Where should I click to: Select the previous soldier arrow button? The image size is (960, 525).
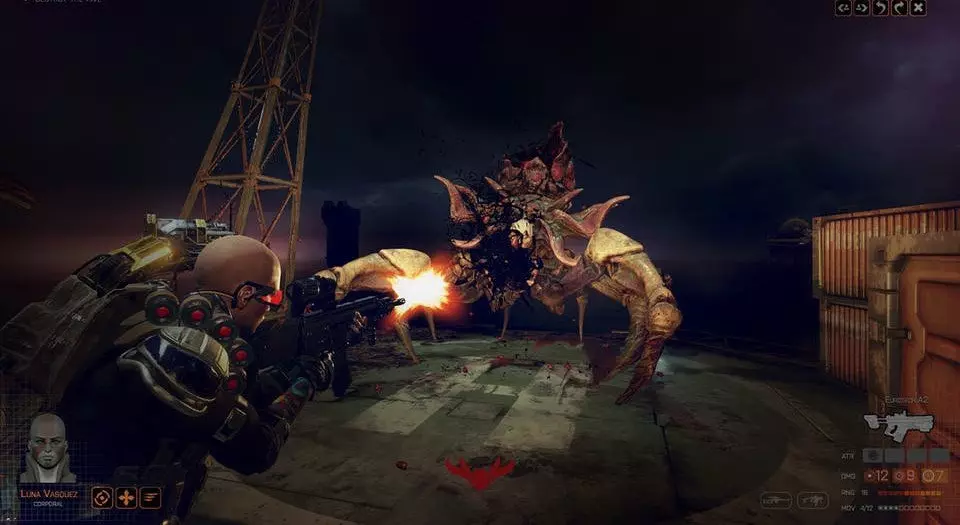(x=843, y=8)
